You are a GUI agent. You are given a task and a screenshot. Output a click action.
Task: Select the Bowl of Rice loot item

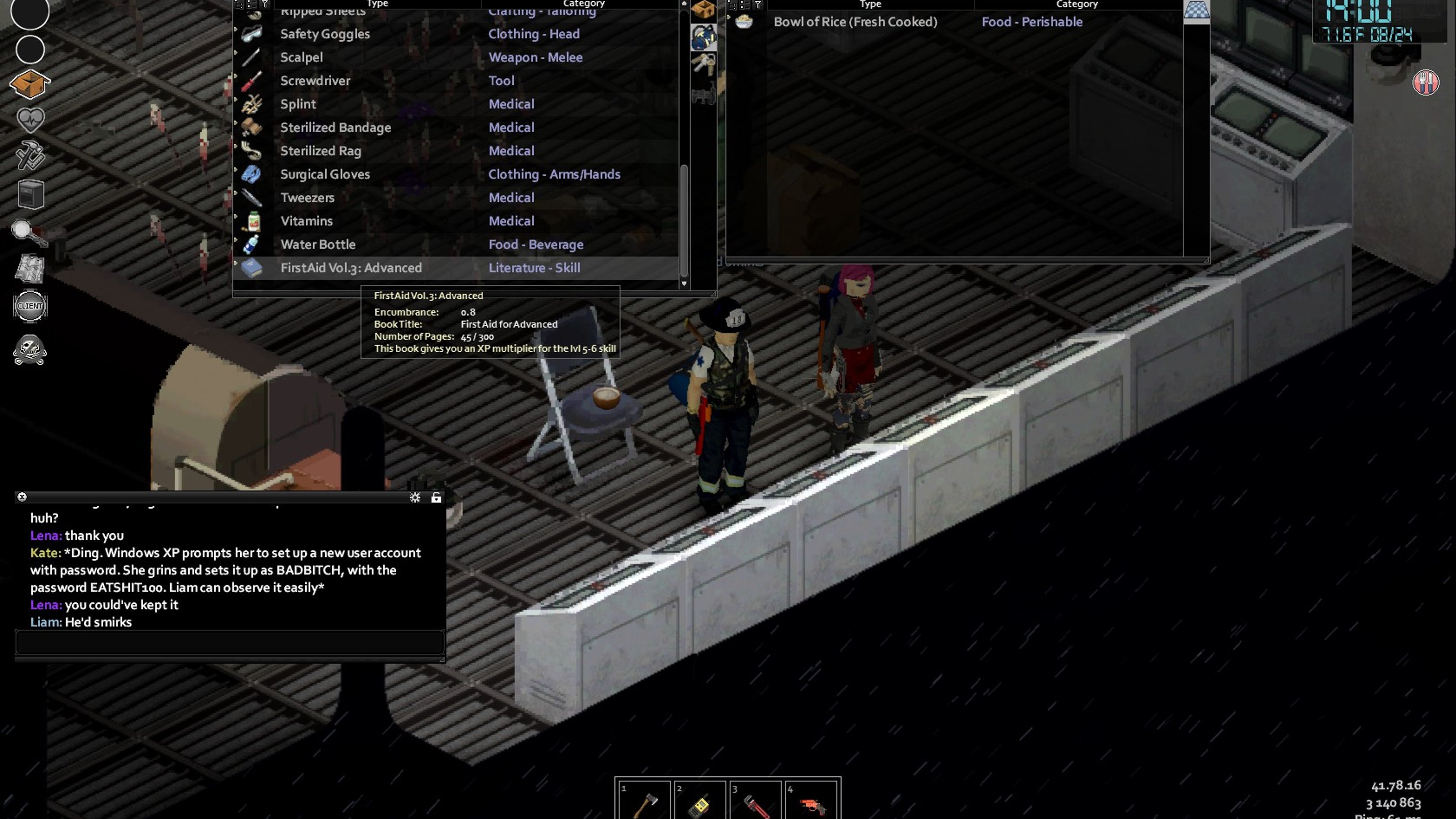click(x=855, y=22)
